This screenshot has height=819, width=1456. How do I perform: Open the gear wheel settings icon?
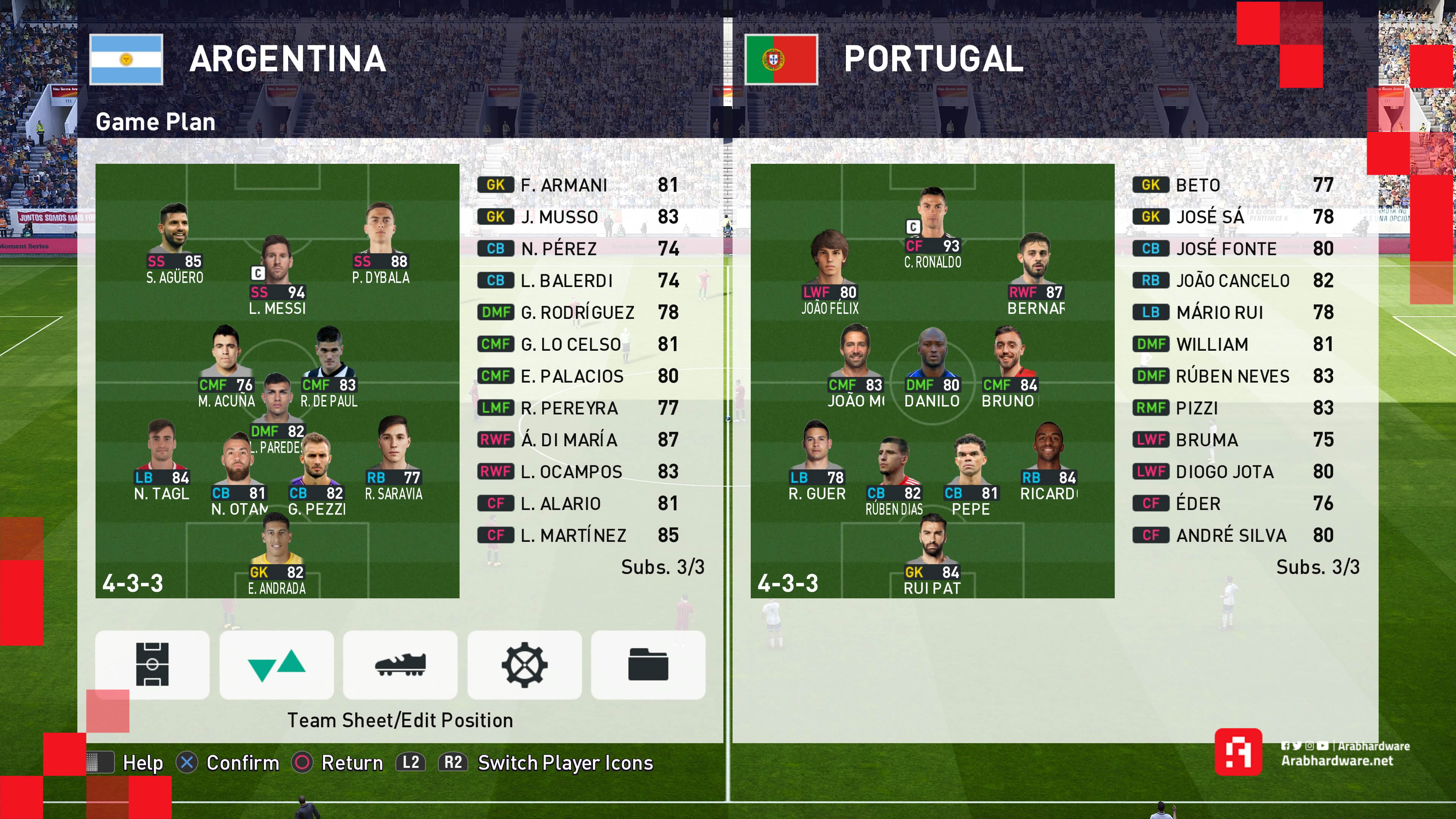click(x=524, y=664)
